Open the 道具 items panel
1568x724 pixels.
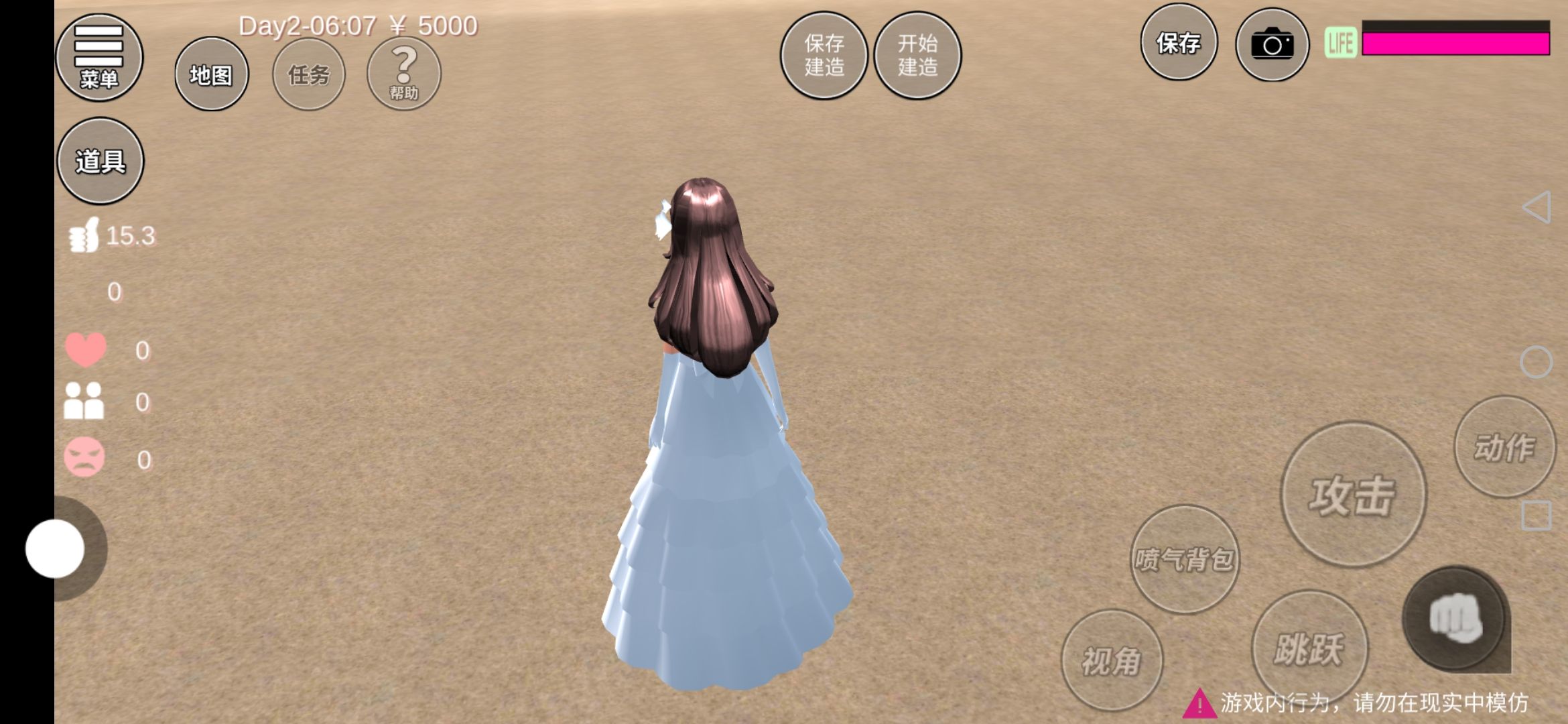101,161
